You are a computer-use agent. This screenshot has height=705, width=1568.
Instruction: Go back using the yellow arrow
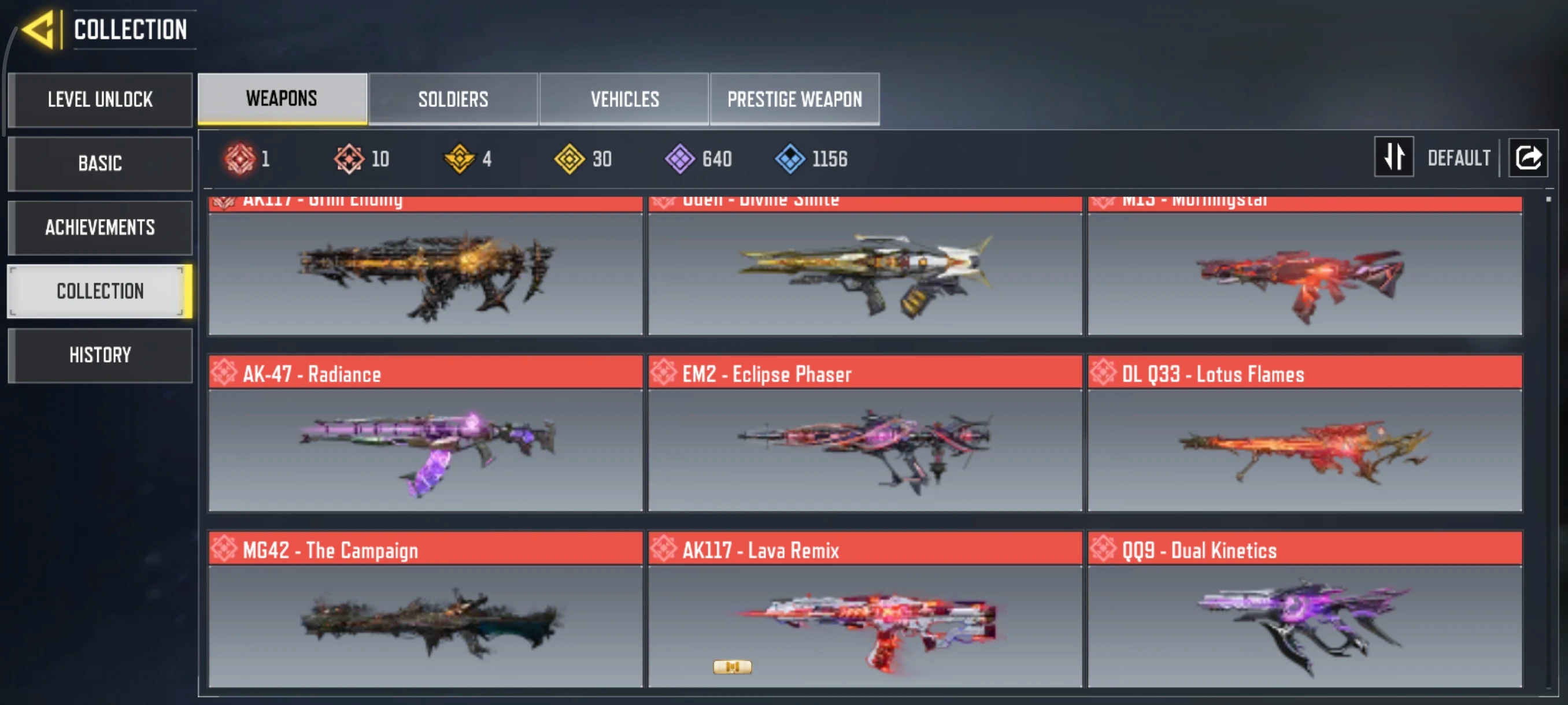pyautogui.click(x=39, y=29)
